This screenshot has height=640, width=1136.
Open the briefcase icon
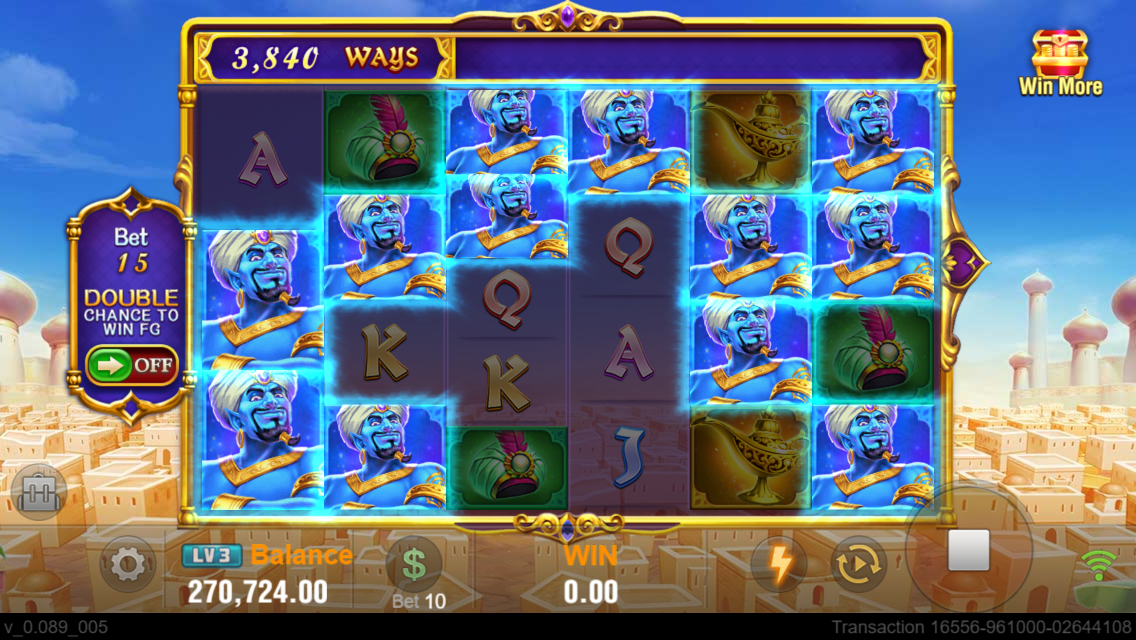coord(39,493)
